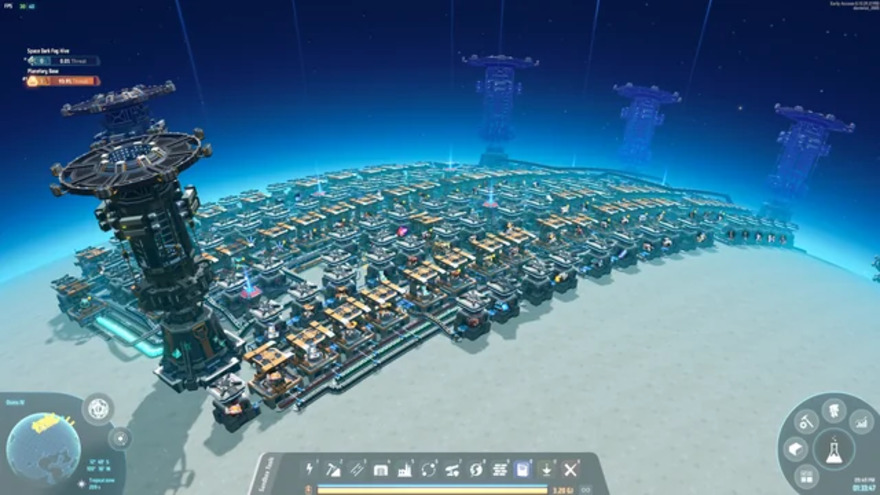Open the orbital transport build category
This screenshot has height=495, width=880.
(x=429, y=469)
